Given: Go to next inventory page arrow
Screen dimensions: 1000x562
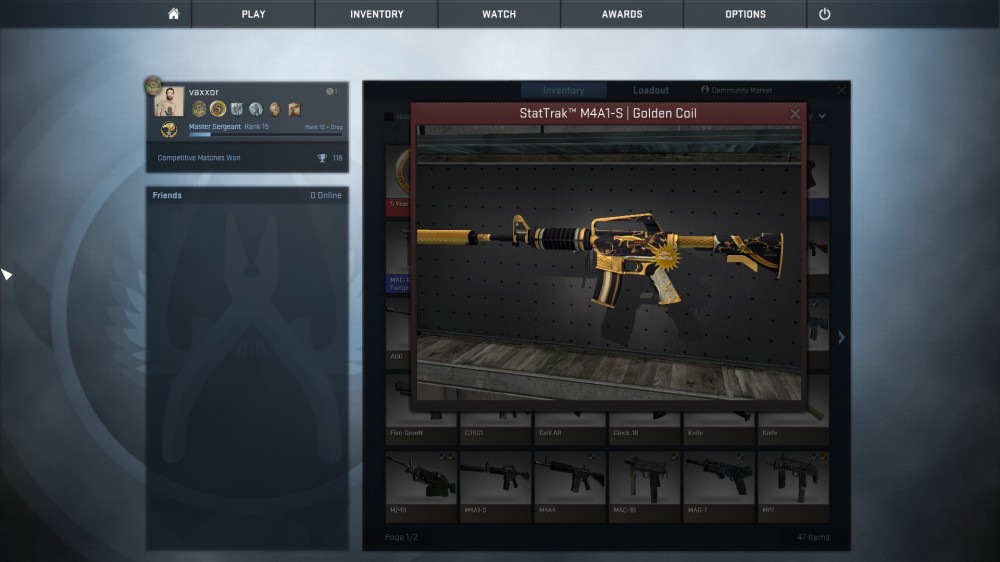Looking at the screenshot, I should pos(841,338).
